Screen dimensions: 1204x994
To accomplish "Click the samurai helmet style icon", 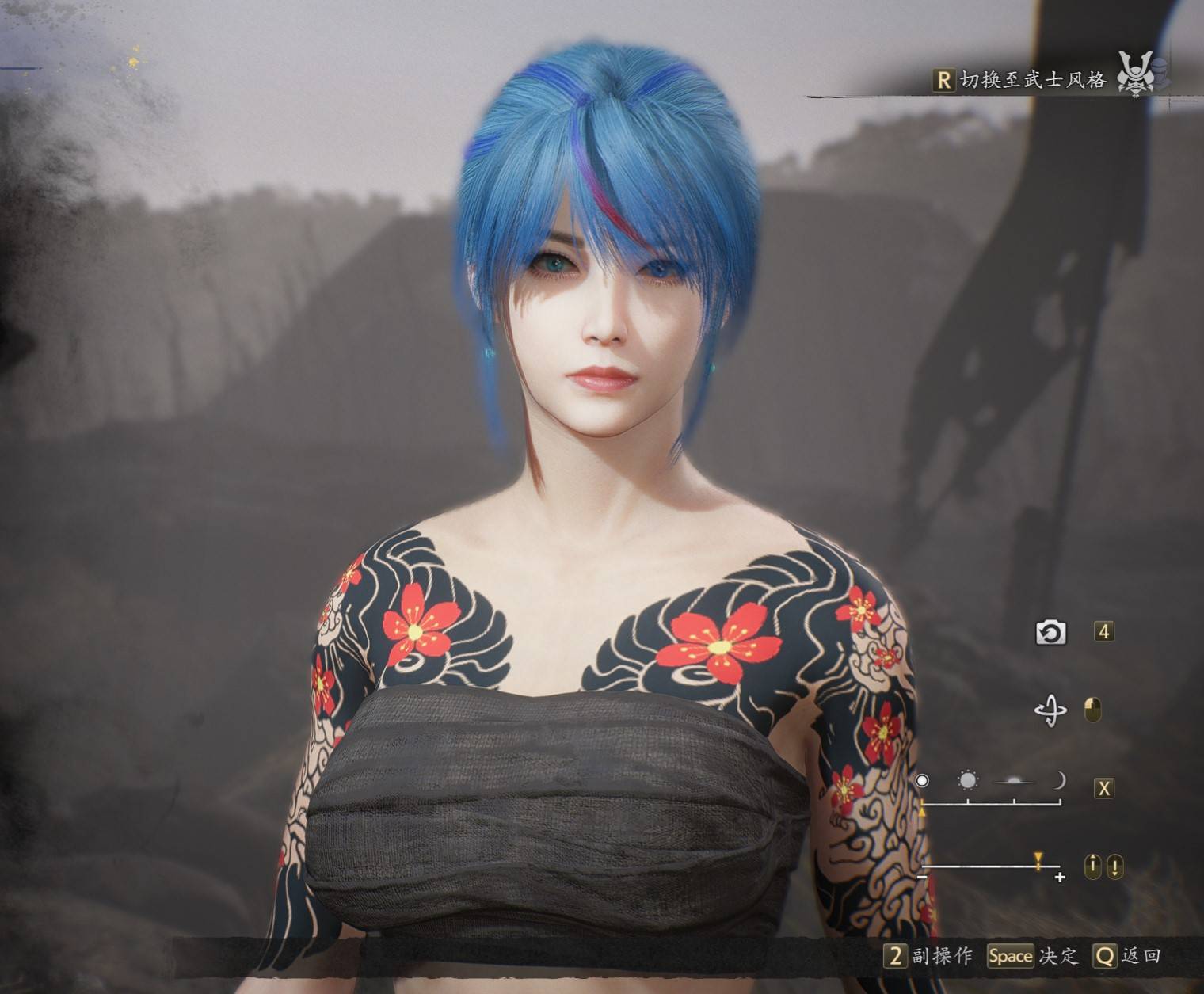I will (x=1136, y=74).
